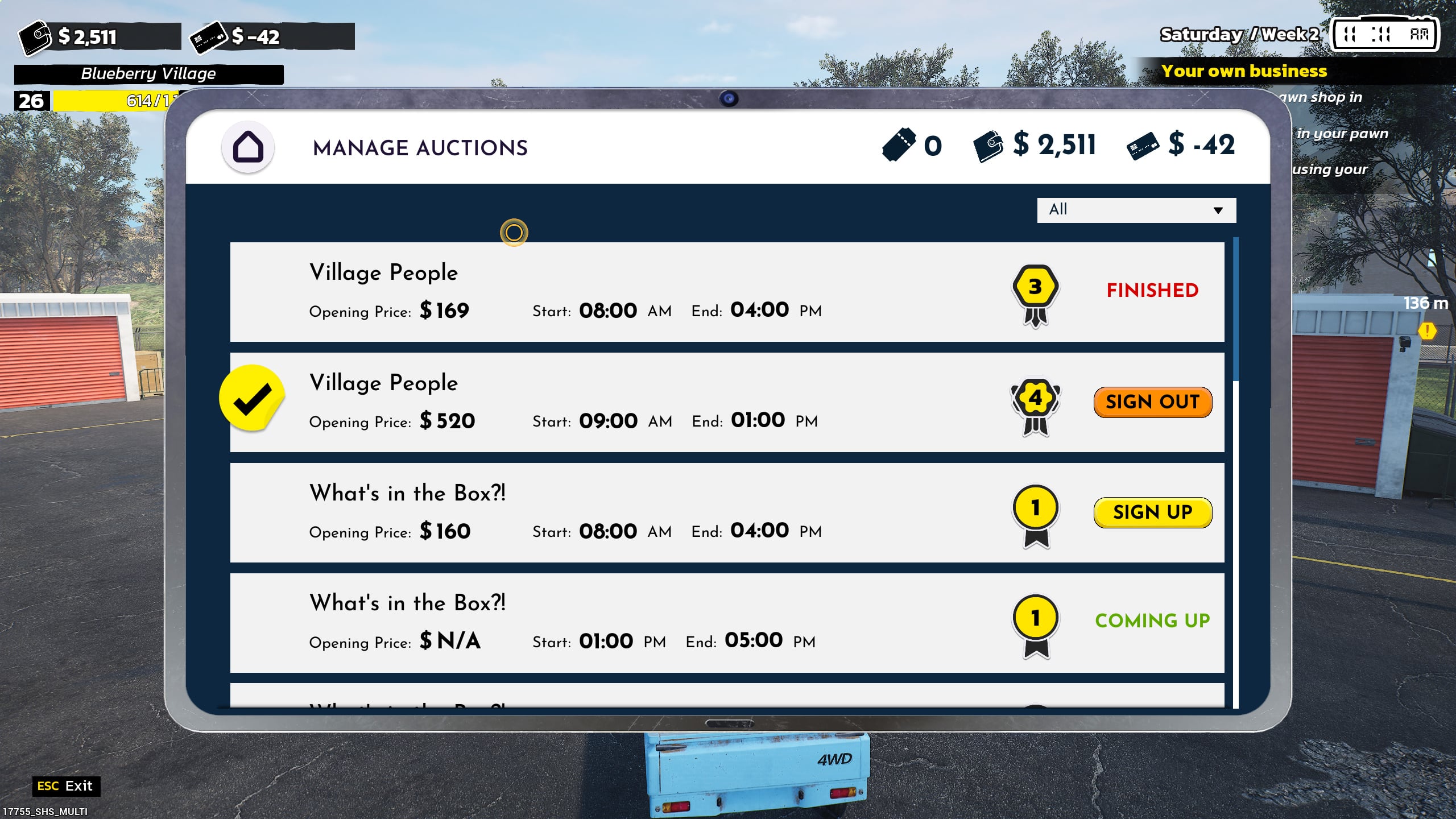The image size is (1456, 819).
Task: Sign out of the Village People auction
Action: [1152, 402]
